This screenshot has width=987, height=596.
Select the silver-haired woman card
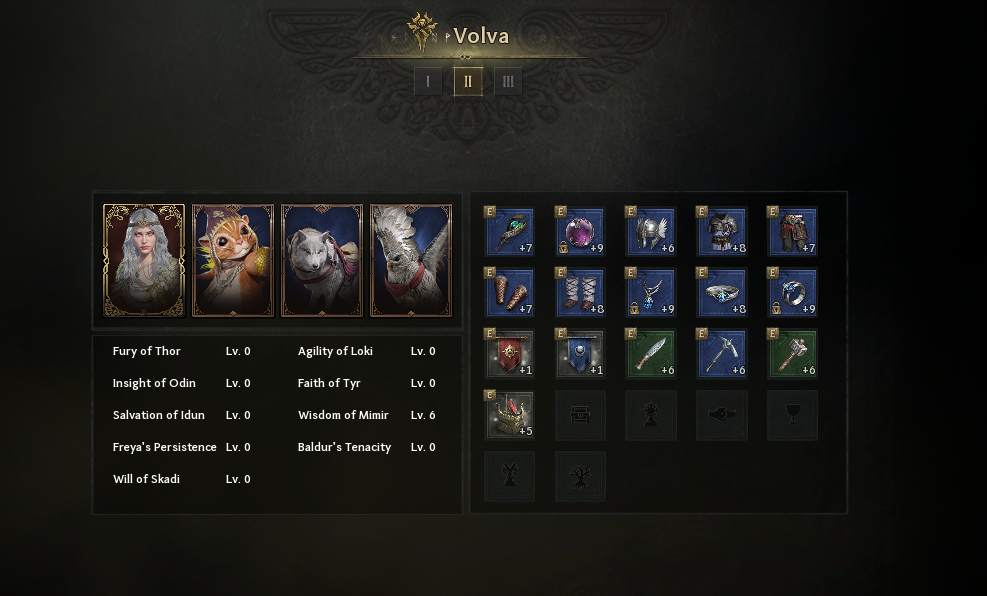[144, 261]
